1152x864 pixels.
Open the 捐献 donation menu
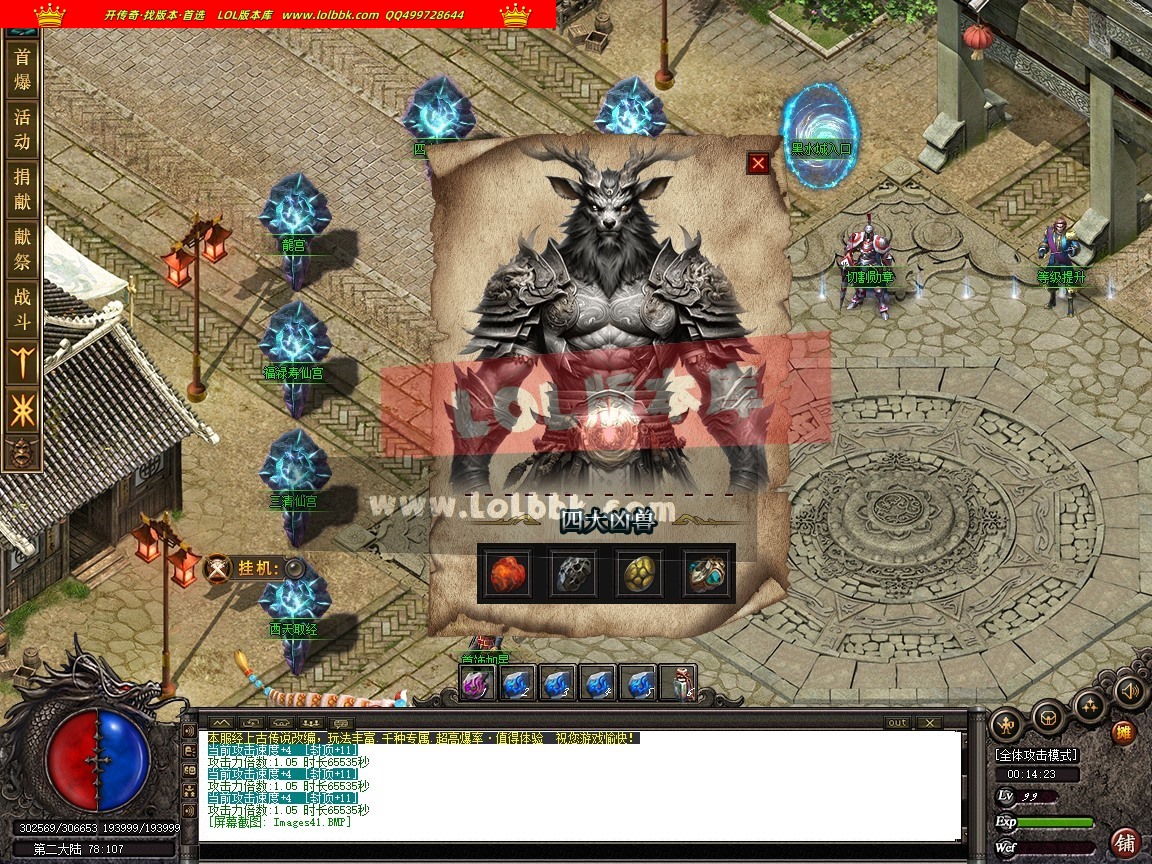click(22, 190)
